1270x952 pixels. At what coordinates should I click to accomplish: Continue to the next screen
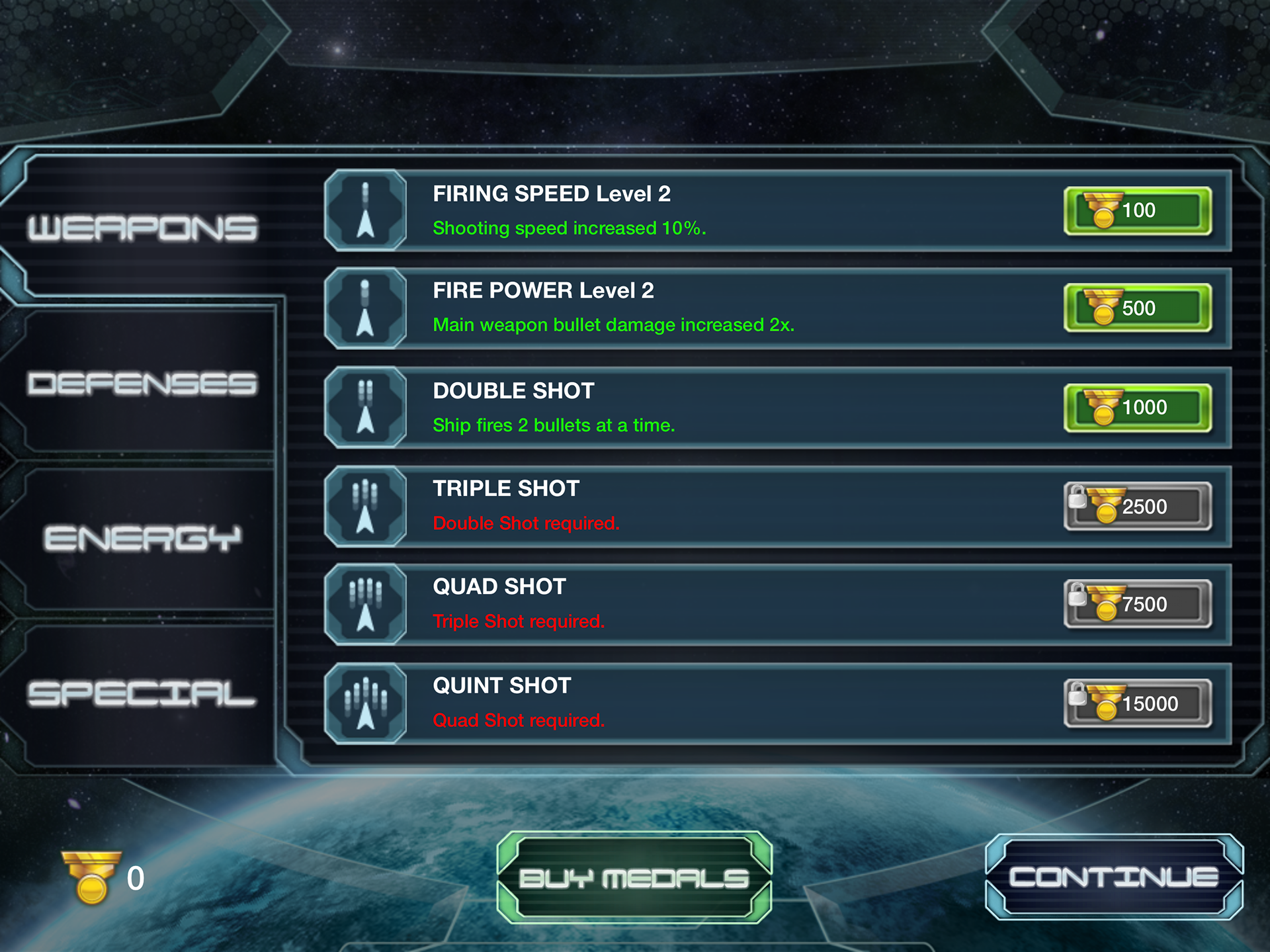pyautogui.click(x=1114, y=877)
